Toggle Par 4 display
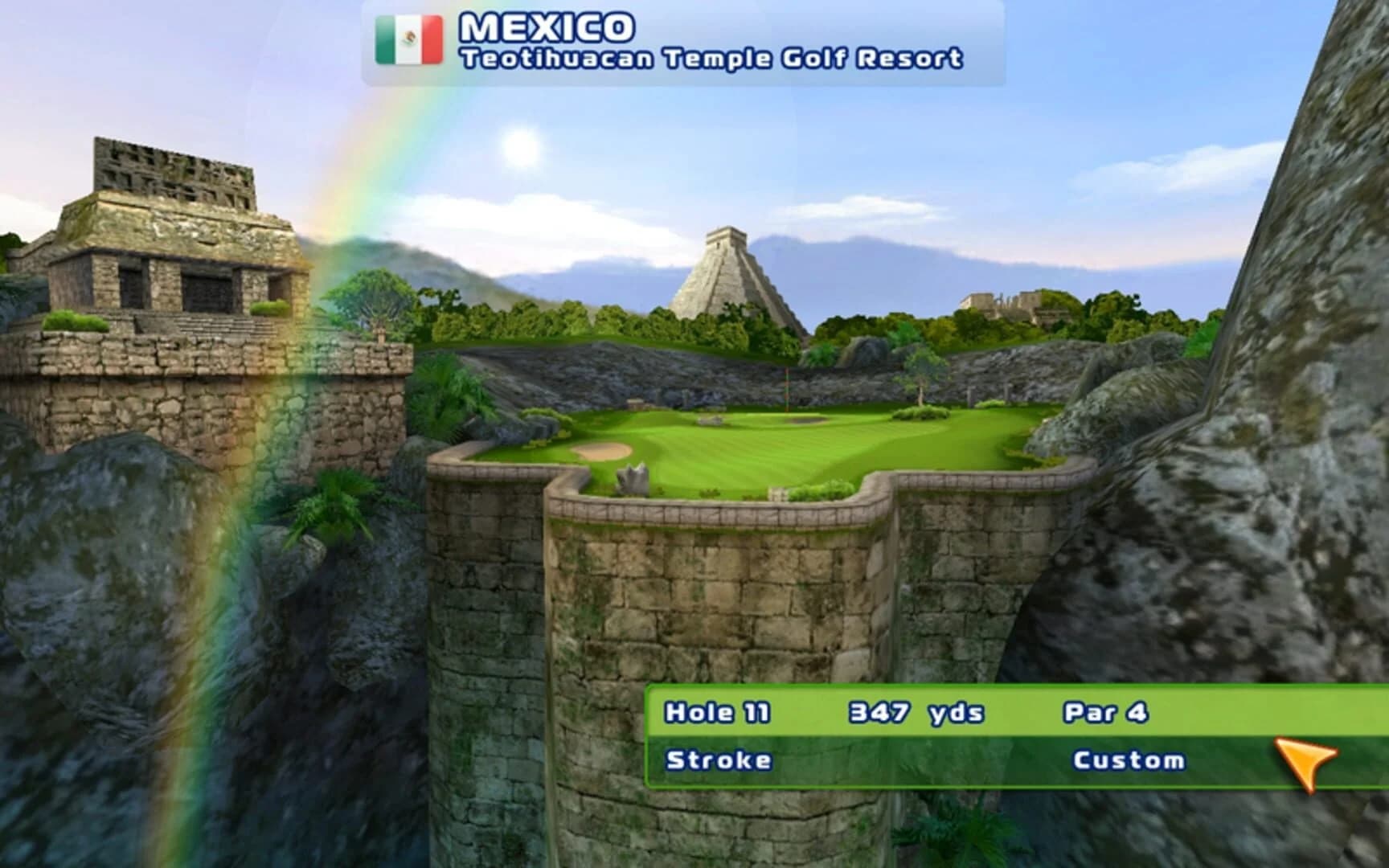The image size is (1389, 868). [1105, 710]
